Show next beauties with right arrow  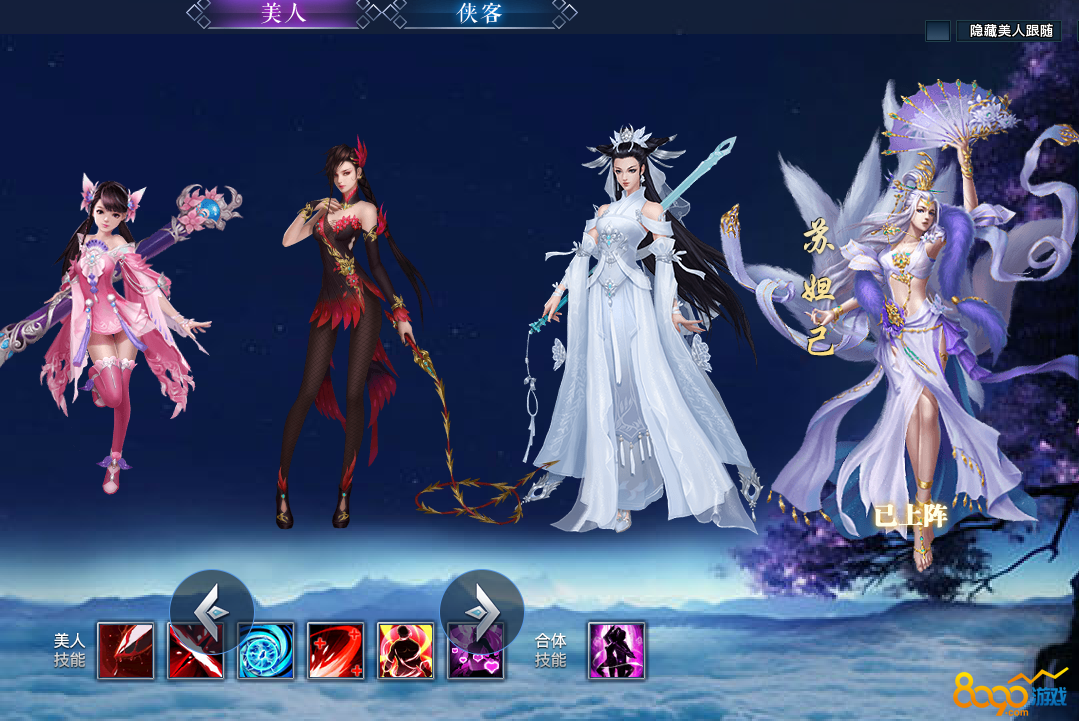pyautogui.click(x=482, y=610)
